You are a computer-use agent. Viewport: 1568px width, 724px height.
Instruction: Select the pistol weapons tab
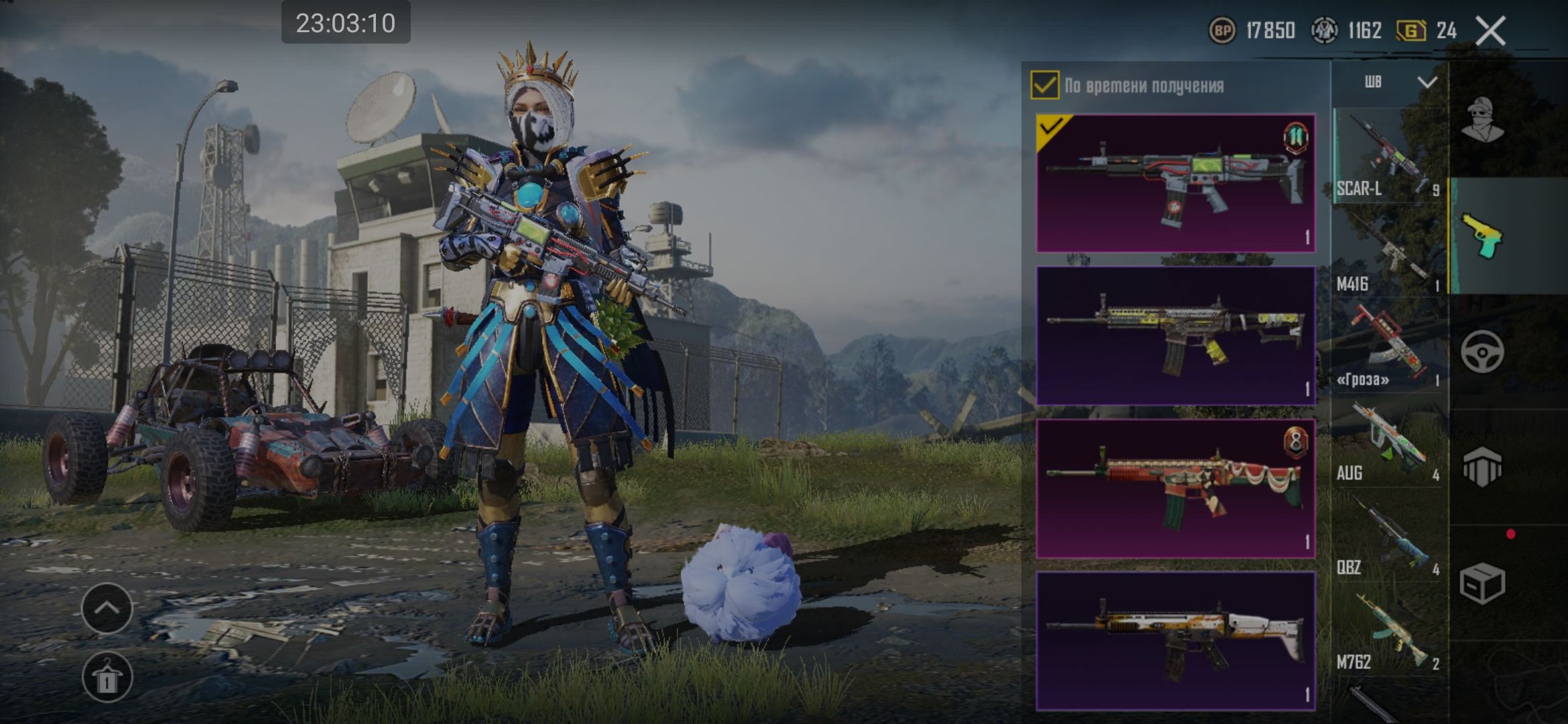(1482, 236)
